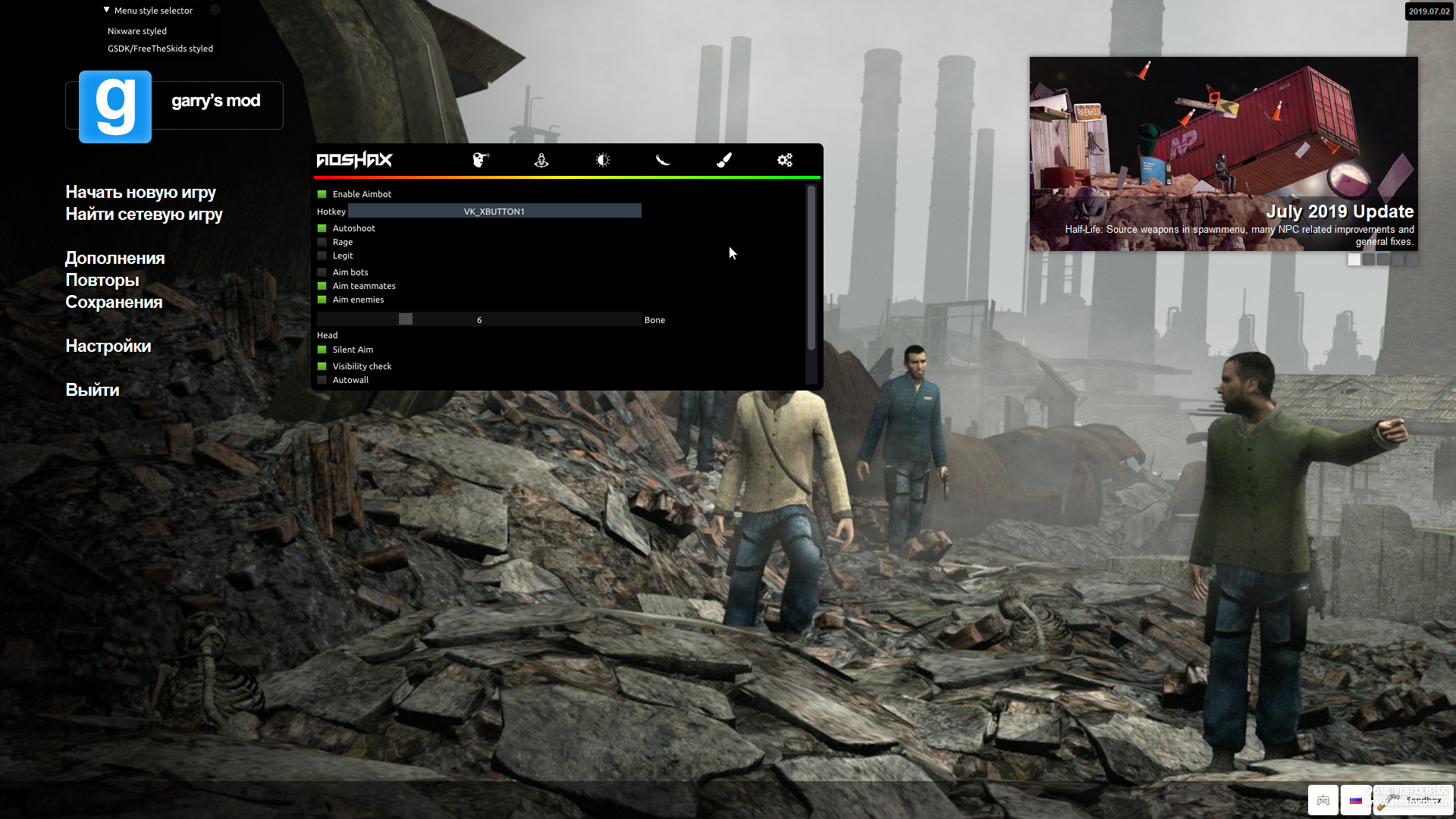Choose Выйти to quit the game
1456x819 pixels.
click(93, 390)
